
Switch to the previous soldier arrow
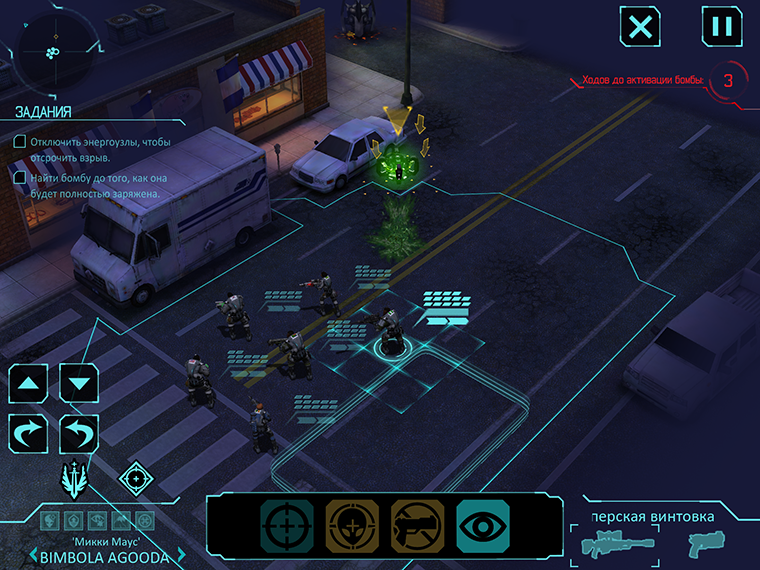click(x=31, y=556)
